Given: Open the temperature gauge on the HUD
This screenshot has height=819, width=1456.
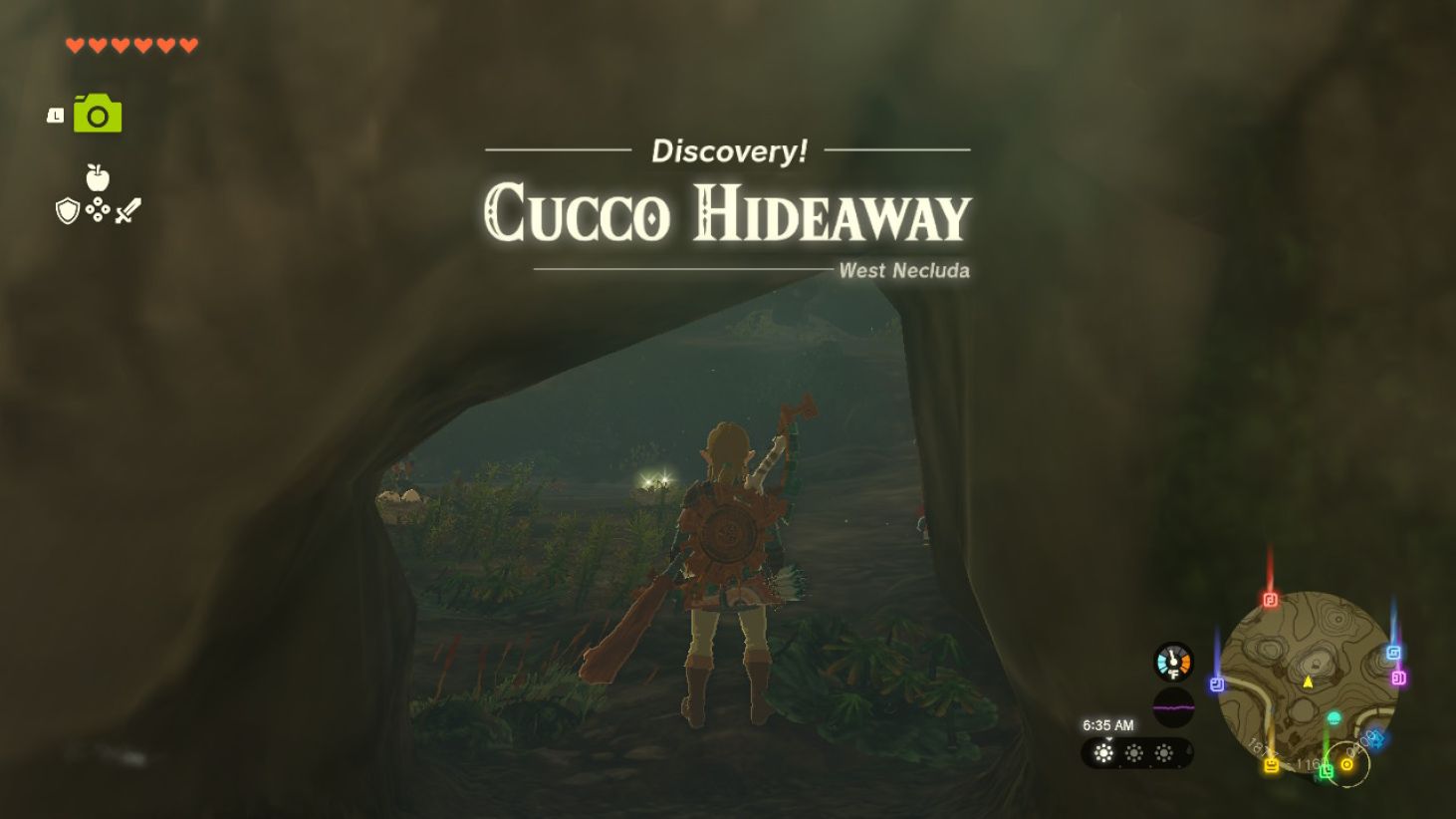Looking at the screenshot, I should pyautogui.click(x=1173, y=665).
